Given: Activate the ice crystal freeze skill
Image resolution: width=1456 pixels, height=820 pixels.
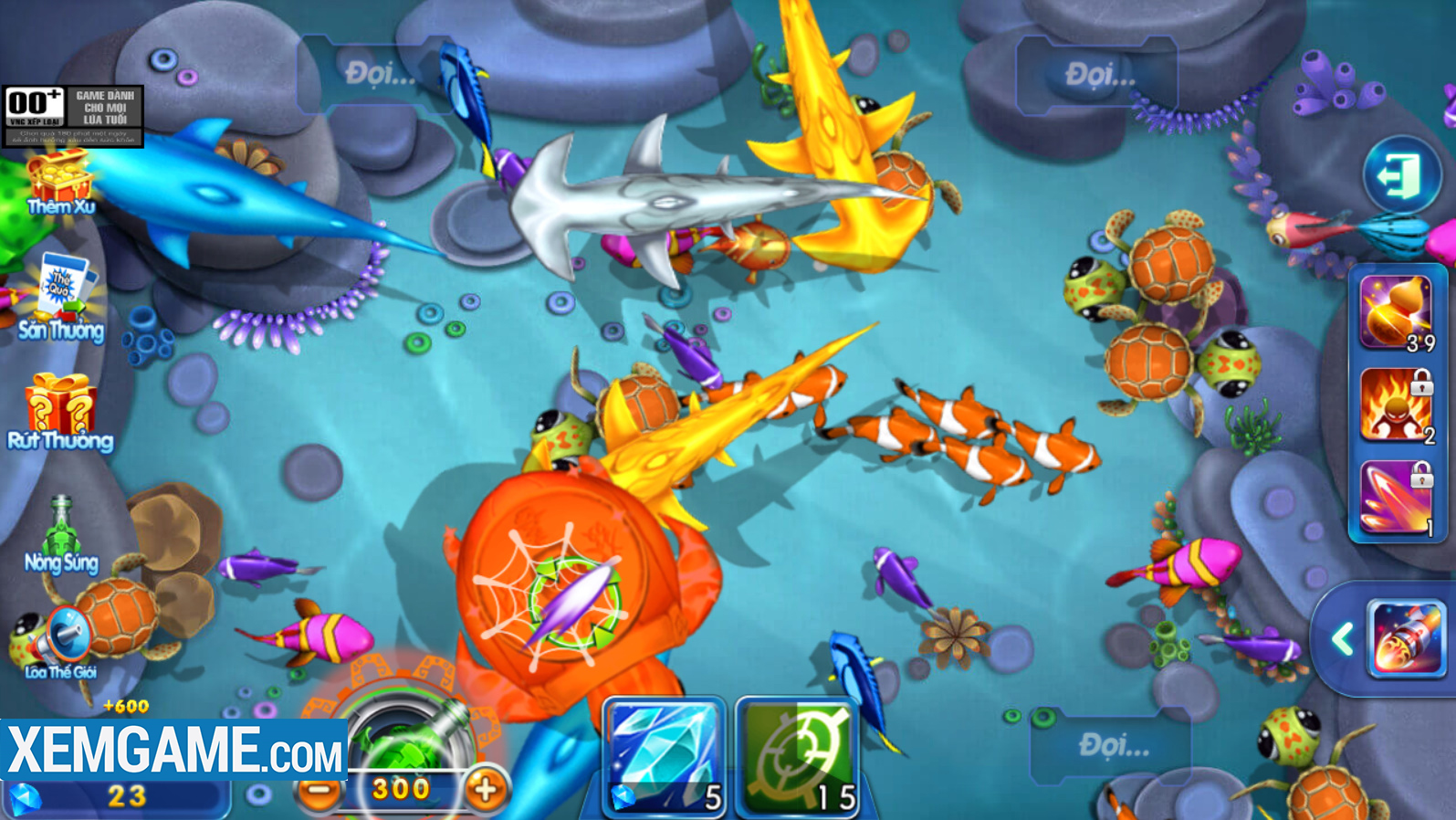Looking at the screenshot, I should tap(665, 756).
